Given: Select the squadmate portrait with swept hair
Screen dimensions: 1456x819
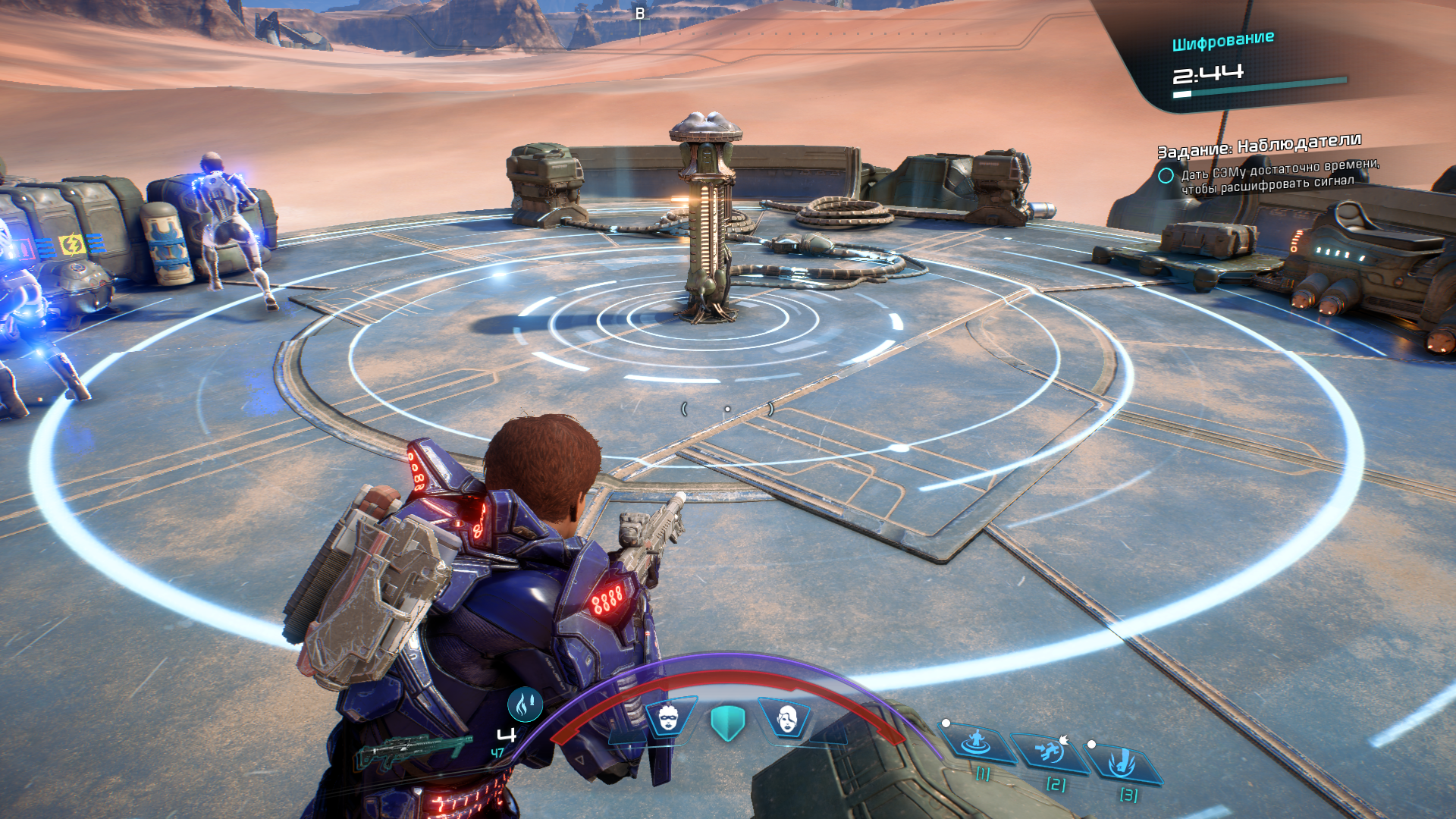Looking at the screenshot, I should click(786, 717).
